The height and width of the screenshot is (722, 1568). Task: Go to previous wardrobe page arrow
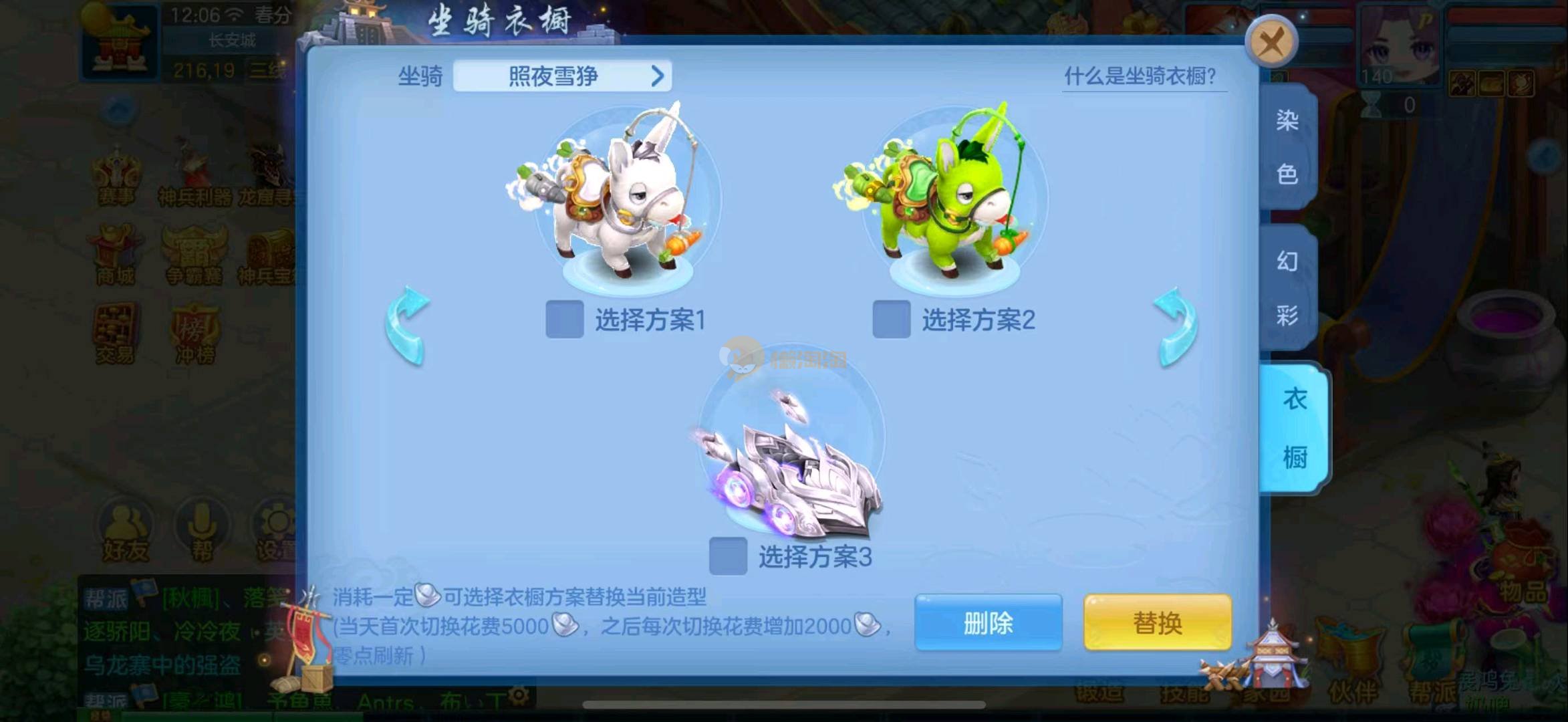point(407,326)
